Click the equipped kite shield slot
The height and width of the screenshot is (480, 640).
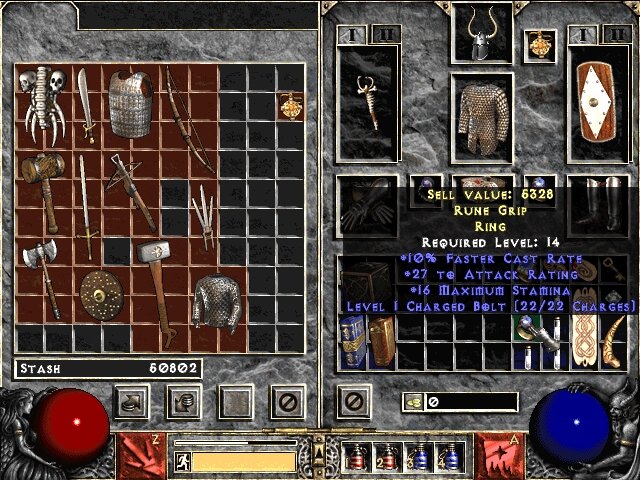[596, 106]
